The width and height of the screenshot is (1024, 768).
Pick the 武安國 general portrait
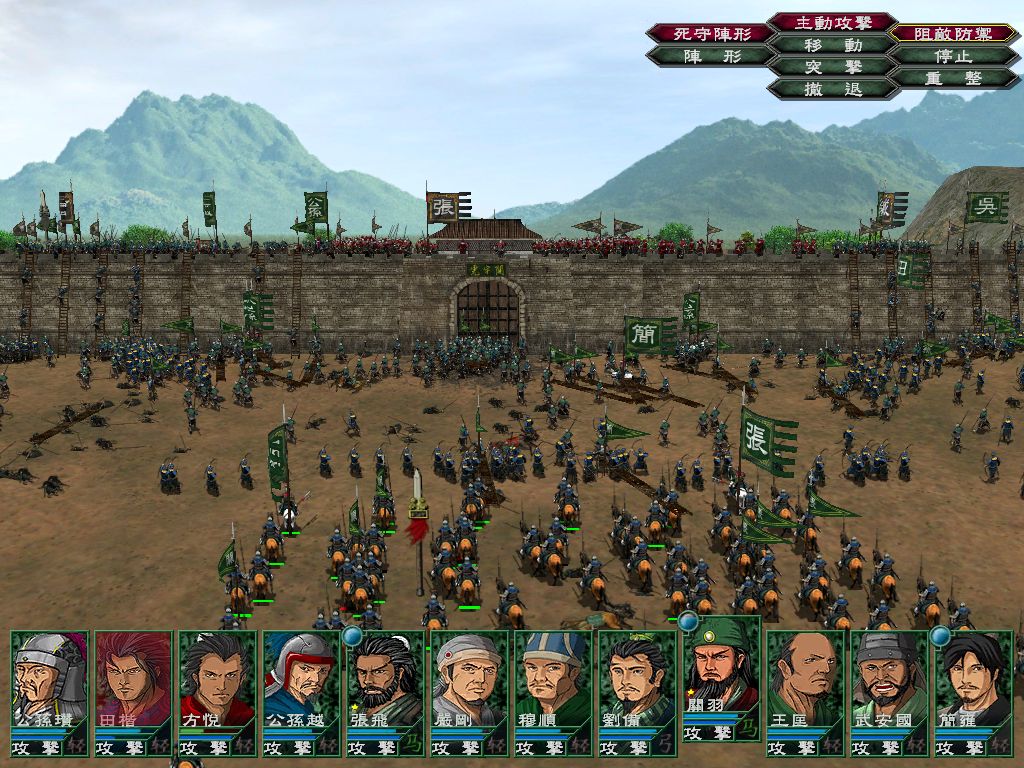click(889, 680)
